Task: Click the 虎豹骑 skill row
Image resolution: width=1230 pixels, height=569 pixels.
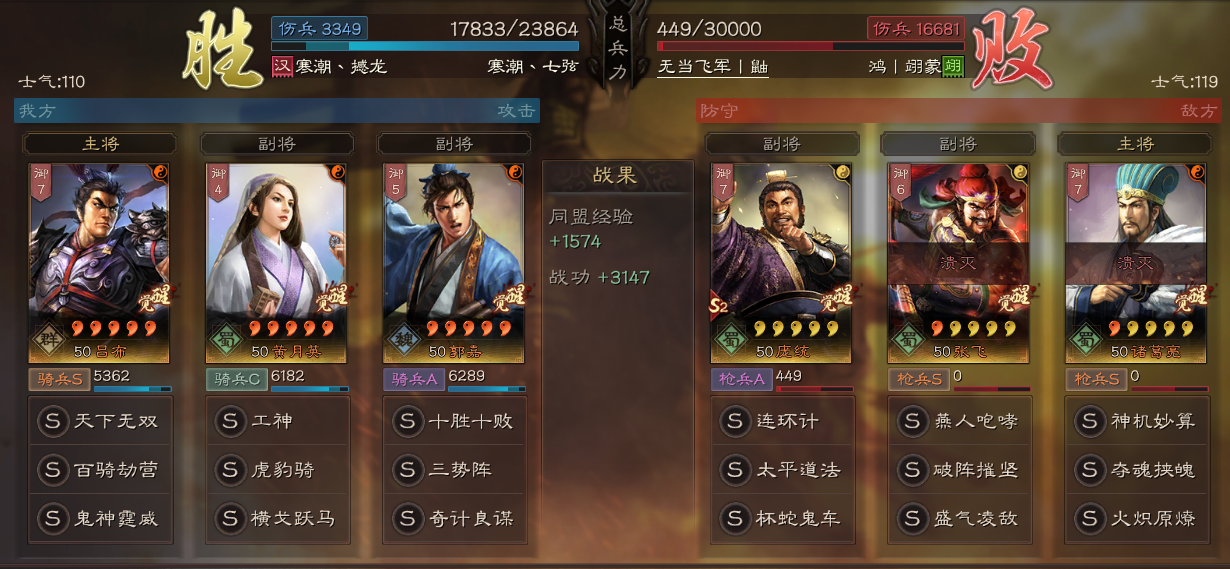Action: [276, 469]
